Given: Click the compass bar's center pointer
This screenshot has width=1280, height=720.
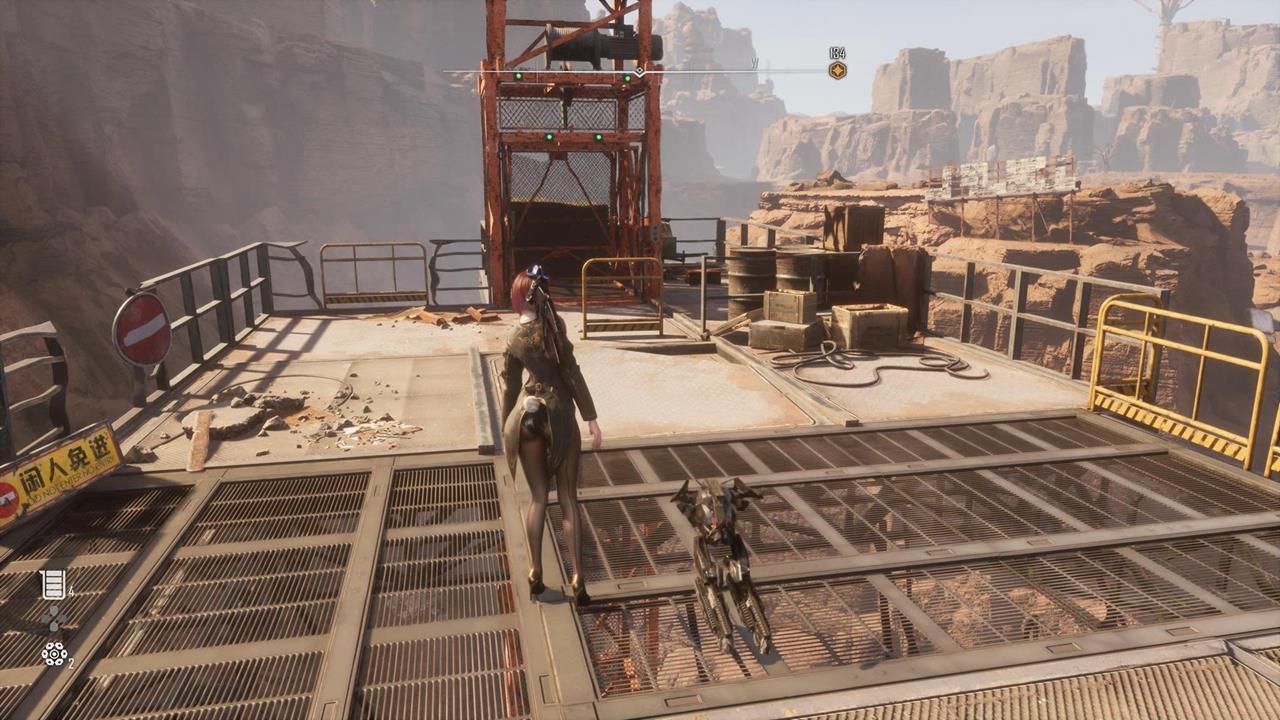Looking at the screenshot, I should click(639, 72).
